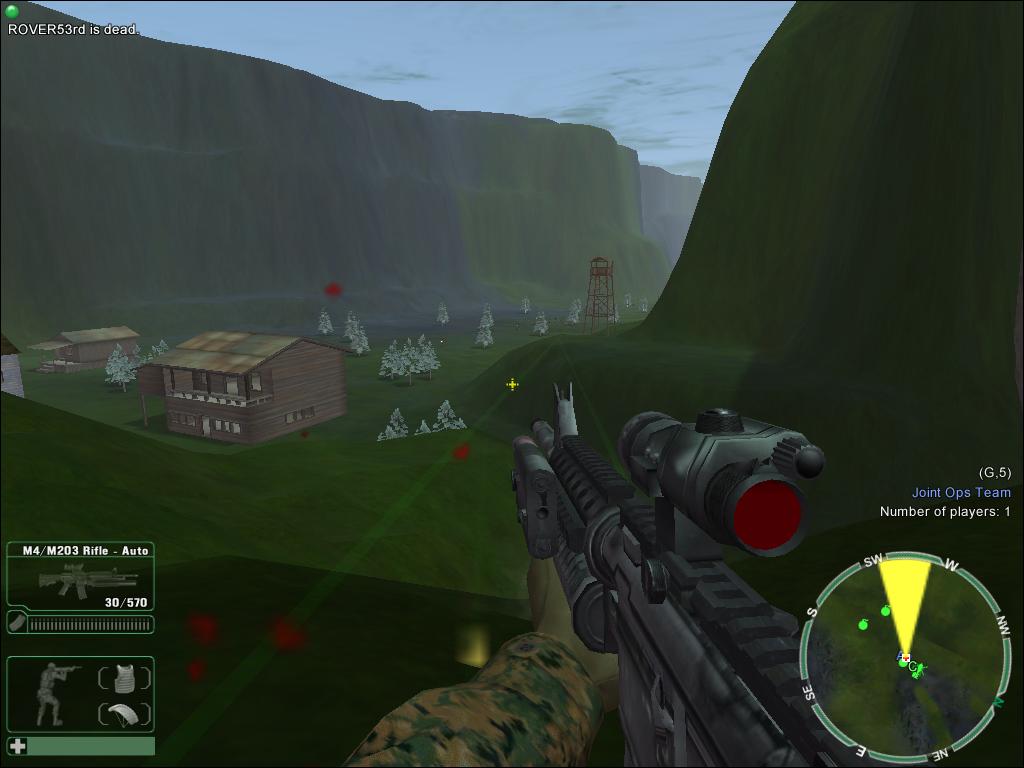
Task: Click the Joint Ops Team label
Action: click(x=960, y=492)
